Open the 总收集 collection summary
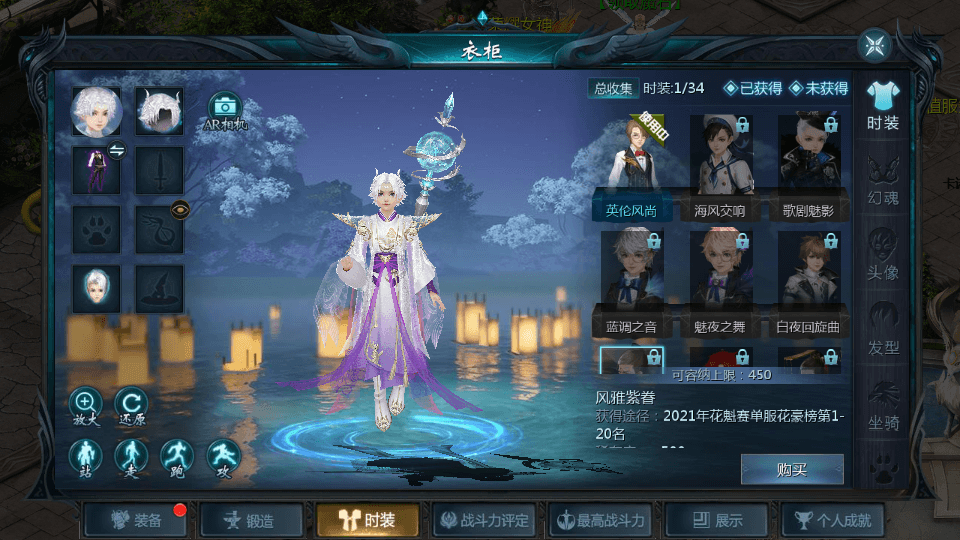Image resolution: width=960 pixels, height=540 pixels. coord(613,88)
